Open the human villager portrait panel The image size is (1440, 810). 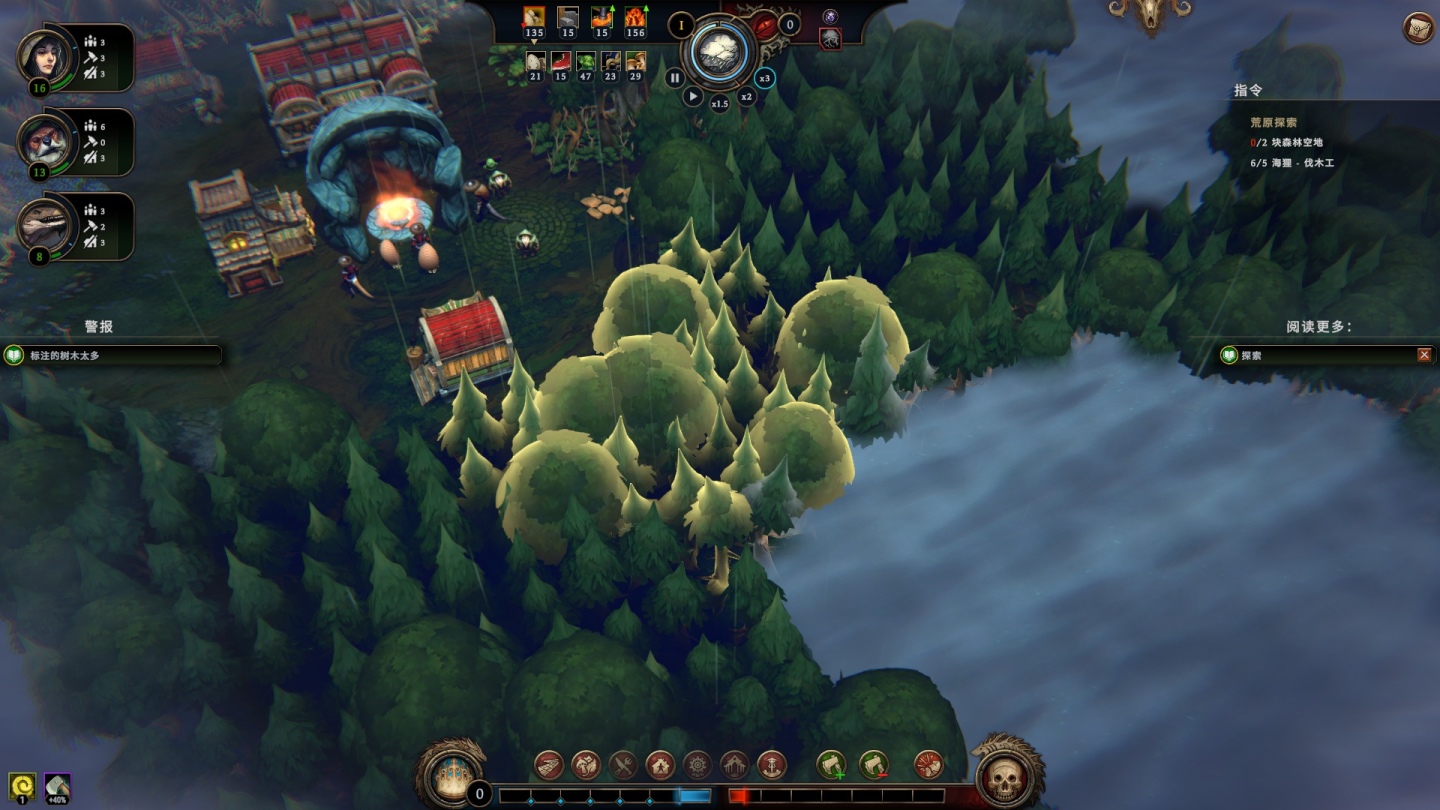point(45,57)
